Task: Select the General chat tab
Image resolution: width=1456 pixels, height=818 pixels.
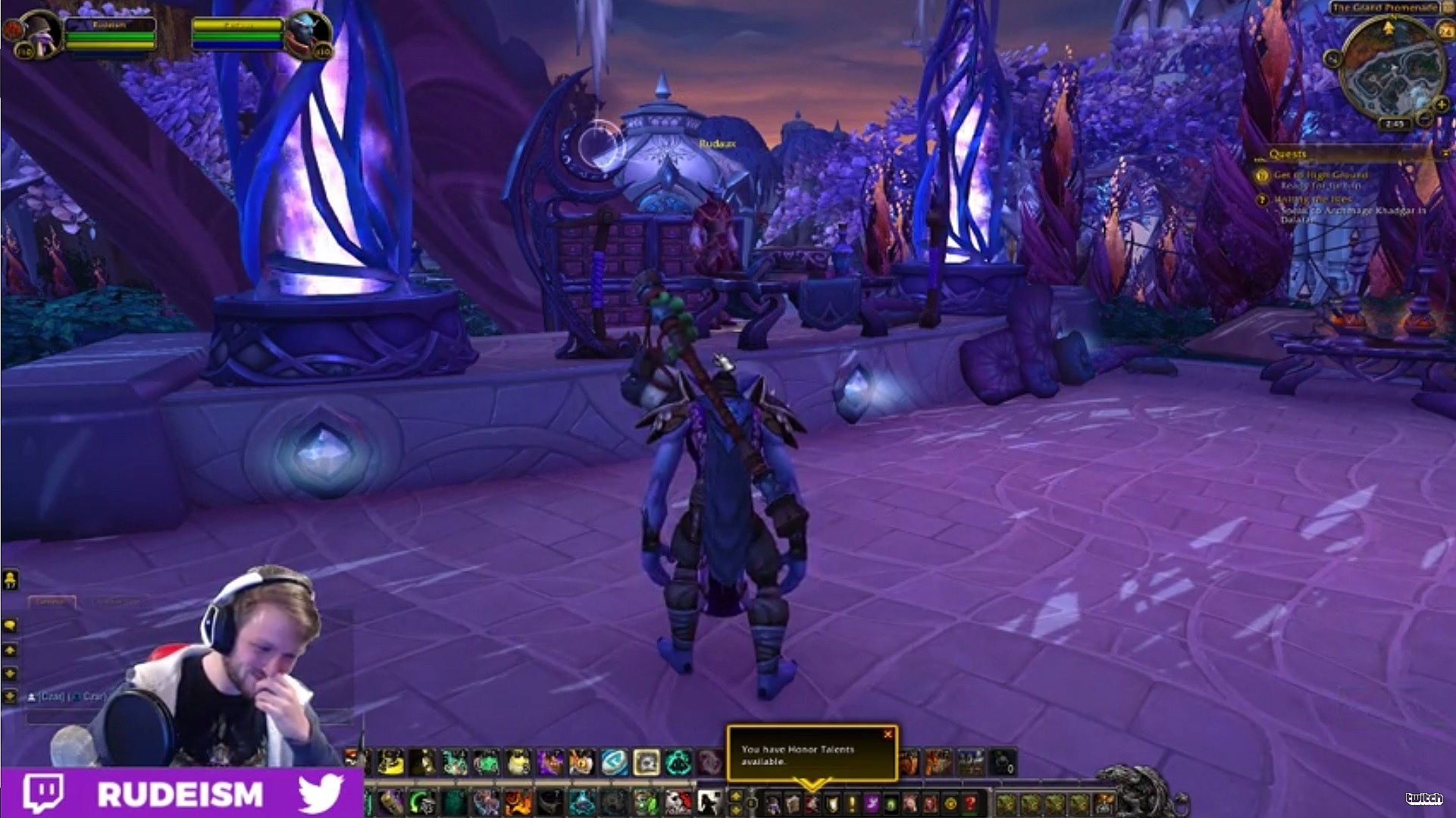Action: 53,600
